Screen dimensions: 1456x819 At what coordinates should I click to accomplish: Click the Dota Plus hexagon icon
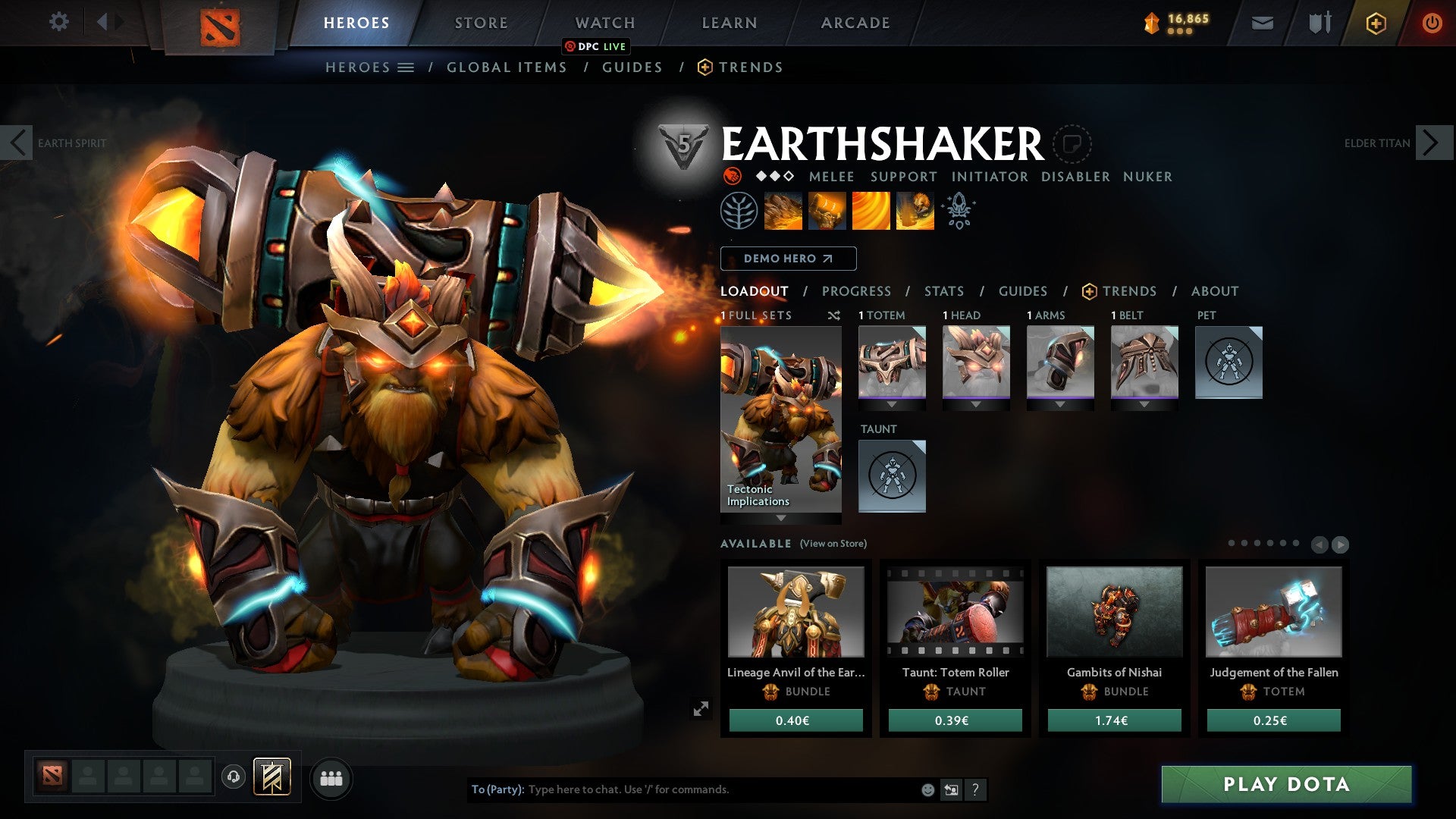pyautogui.click(x=1376, y=23)
